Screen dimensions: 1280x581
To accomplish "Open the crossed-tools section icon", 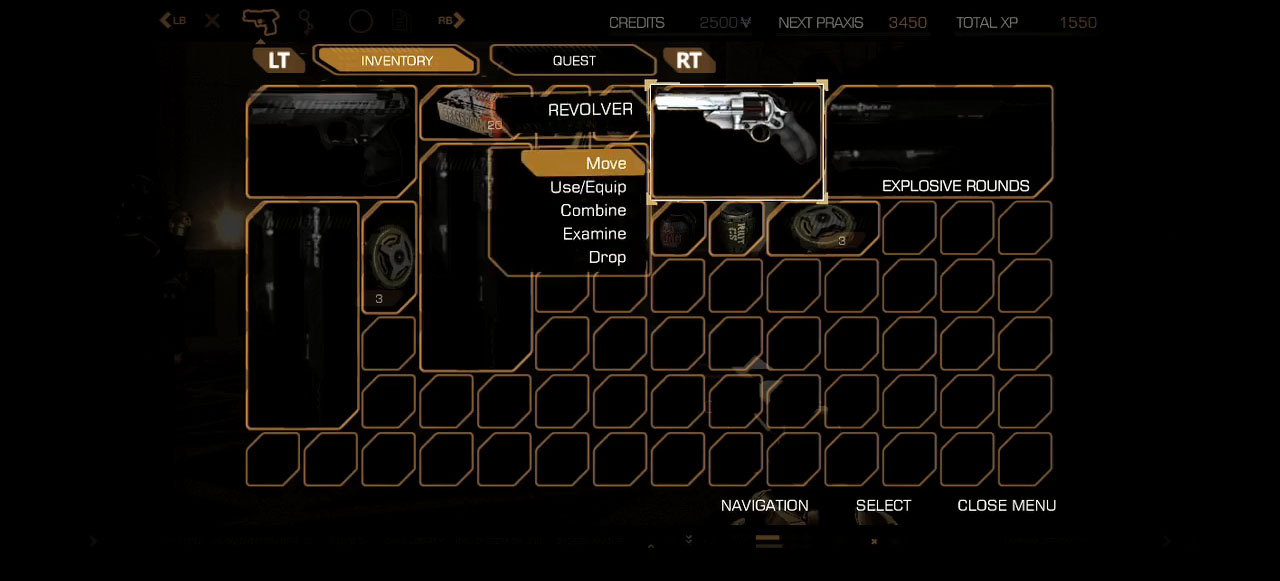I will click(213, 21).
